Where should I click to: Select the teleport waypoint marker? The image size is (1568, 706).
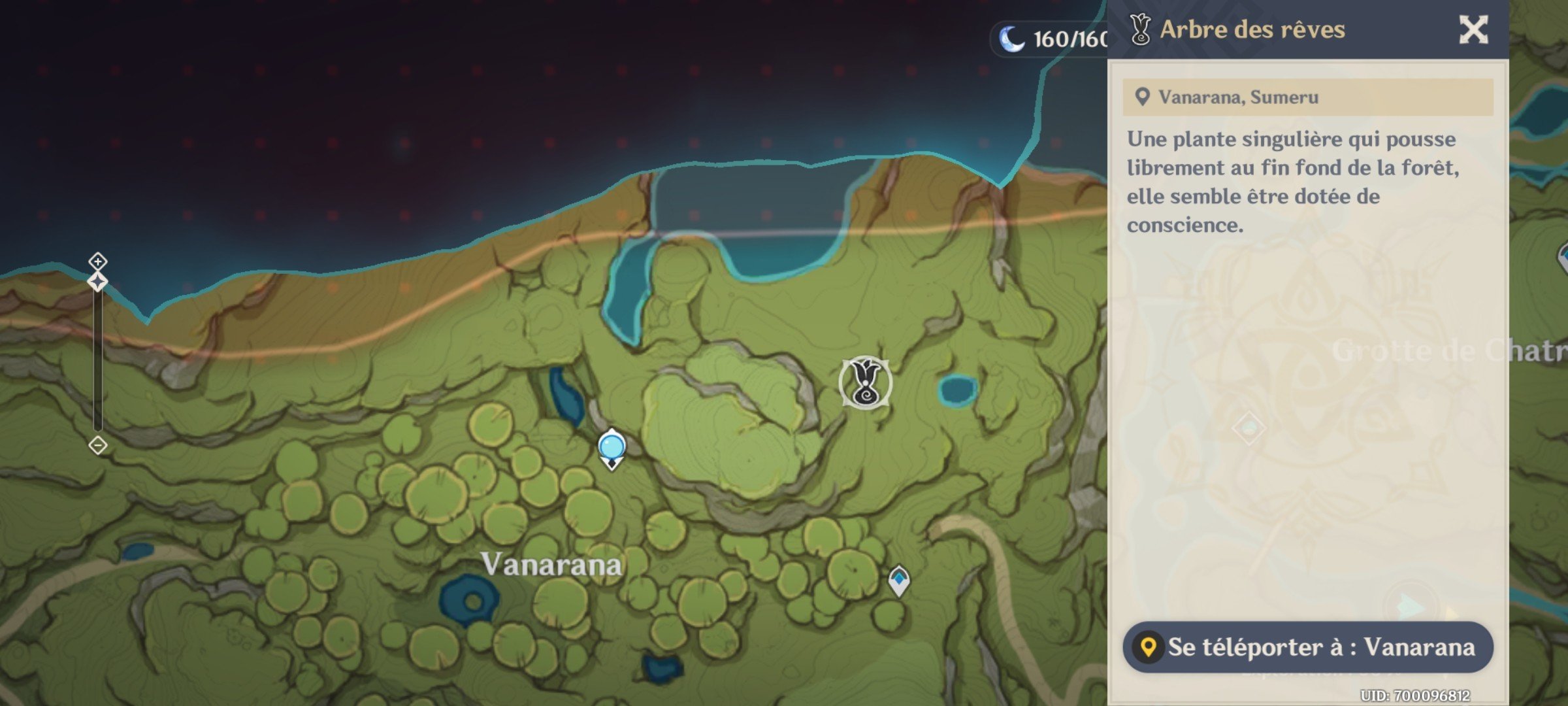(x=899, y=580)
